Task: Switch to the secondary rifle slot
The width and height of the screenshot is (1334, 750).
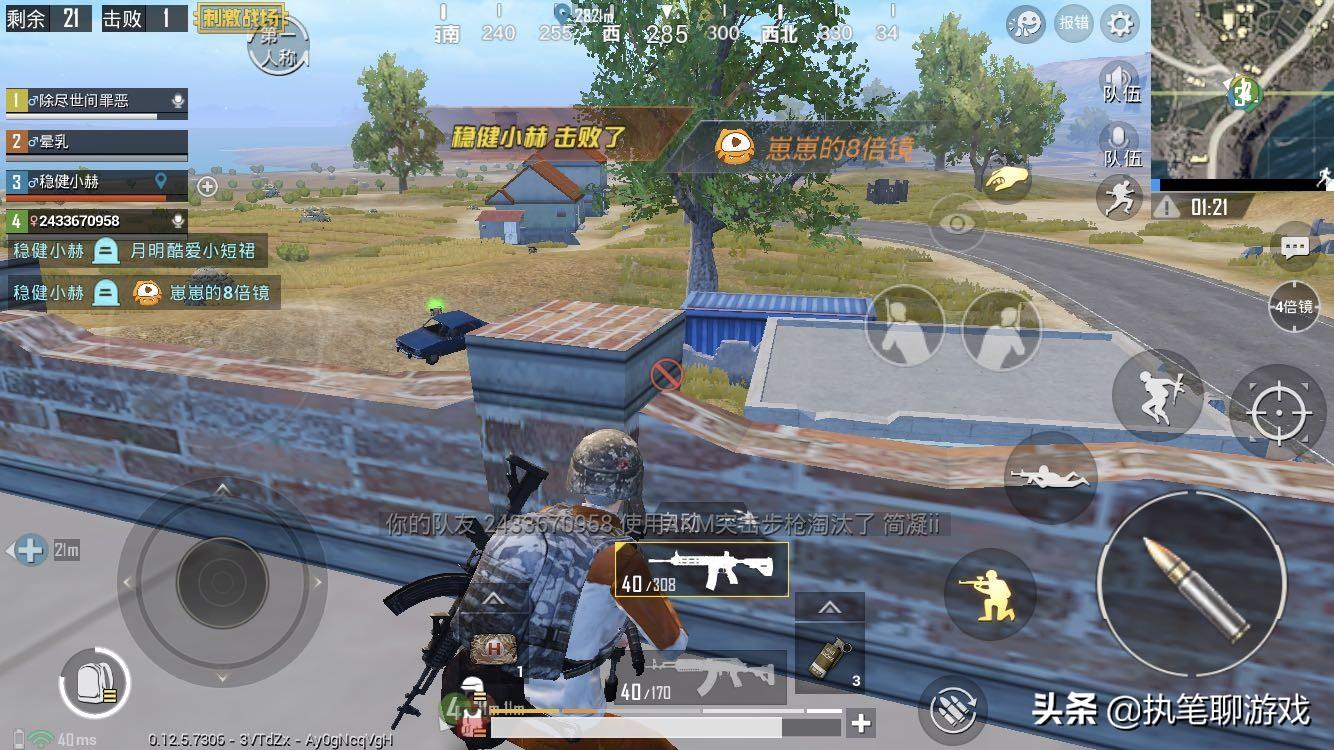Action: point(702,678)
